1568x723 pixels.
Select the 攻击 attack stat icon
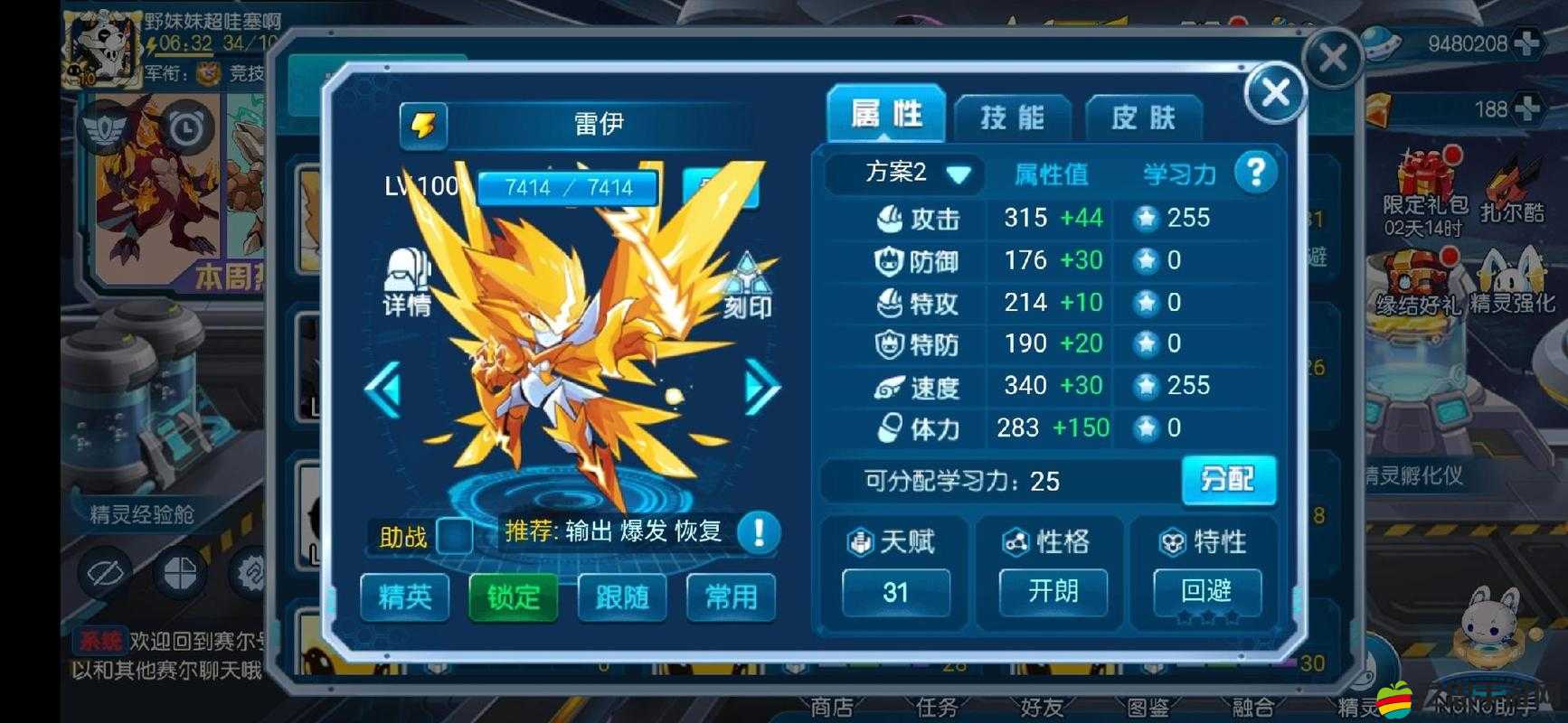tap(889, 218)
